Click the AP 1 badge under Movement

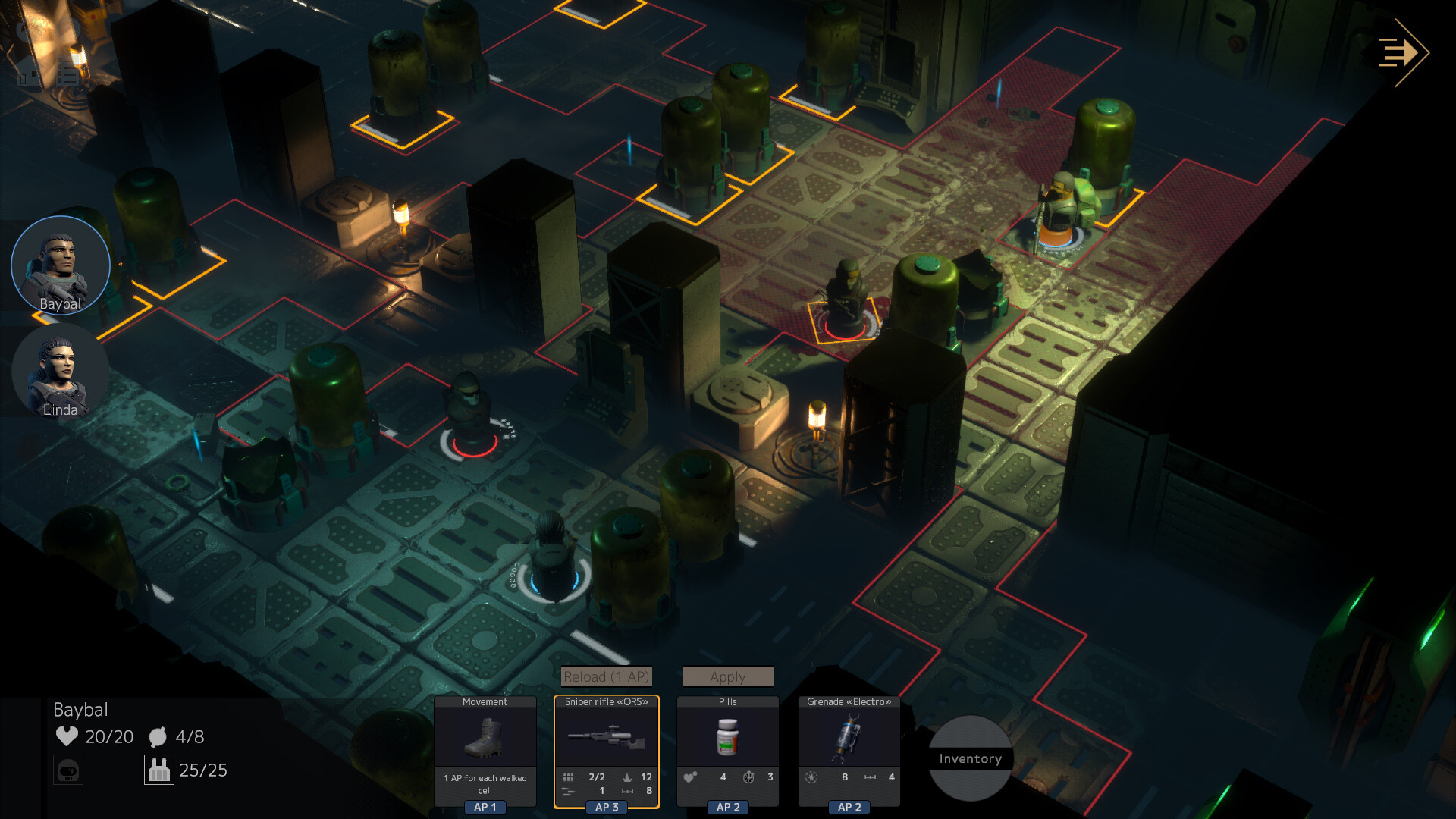pos(485,807)
